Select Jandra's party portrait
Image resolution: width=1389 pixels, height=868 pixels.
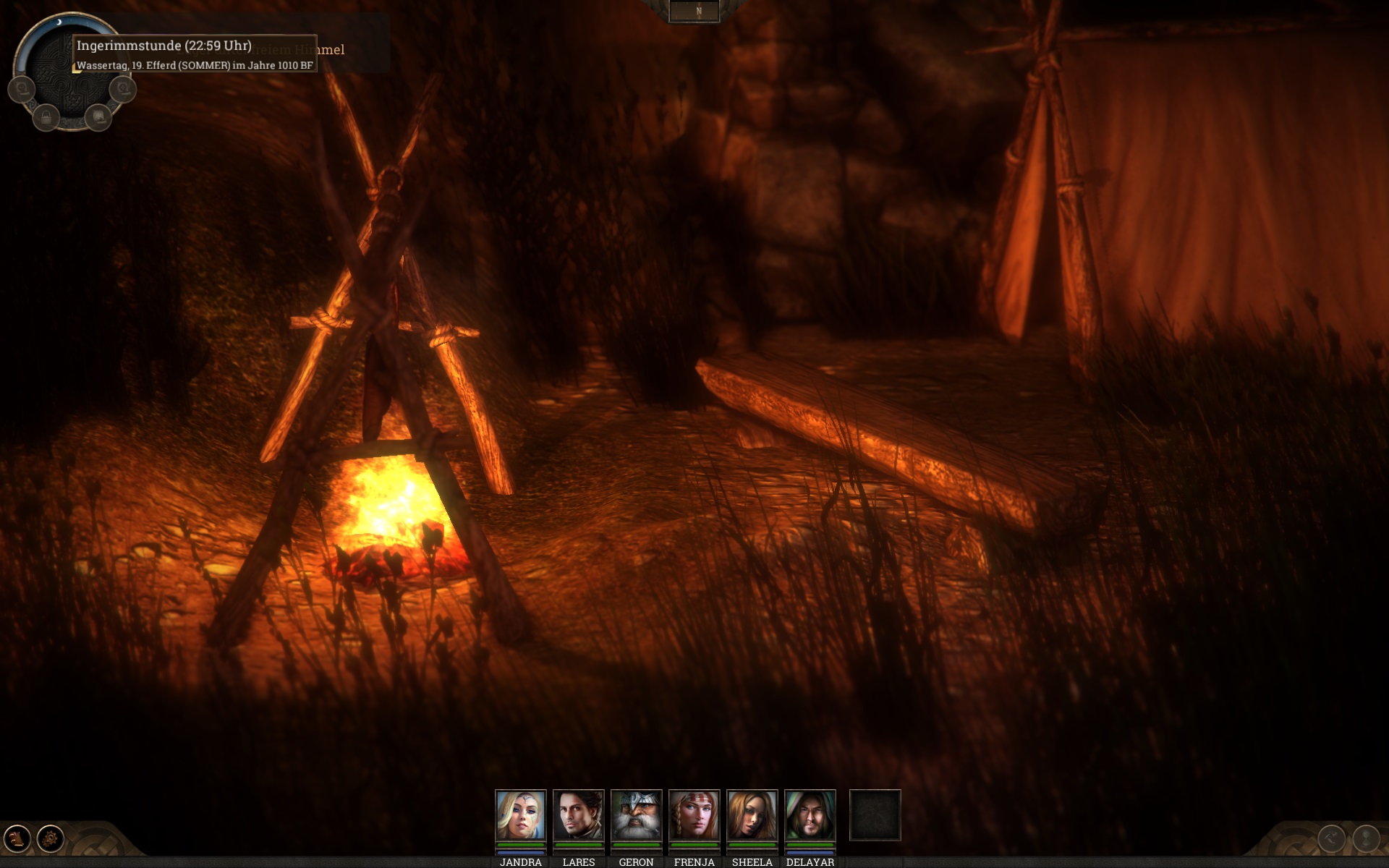pyautogui.click(x=520, y=815)
